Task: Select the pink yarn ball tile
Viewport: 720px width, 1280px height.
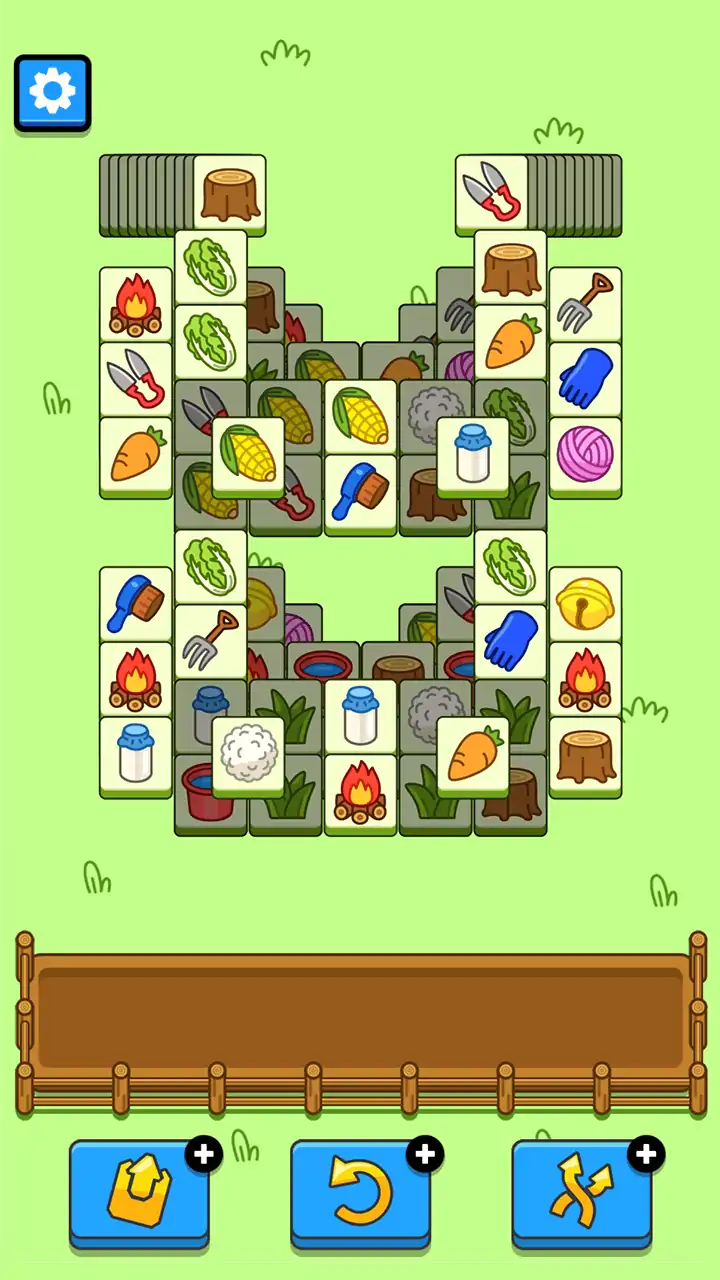Action: click(x=585, y=454)
